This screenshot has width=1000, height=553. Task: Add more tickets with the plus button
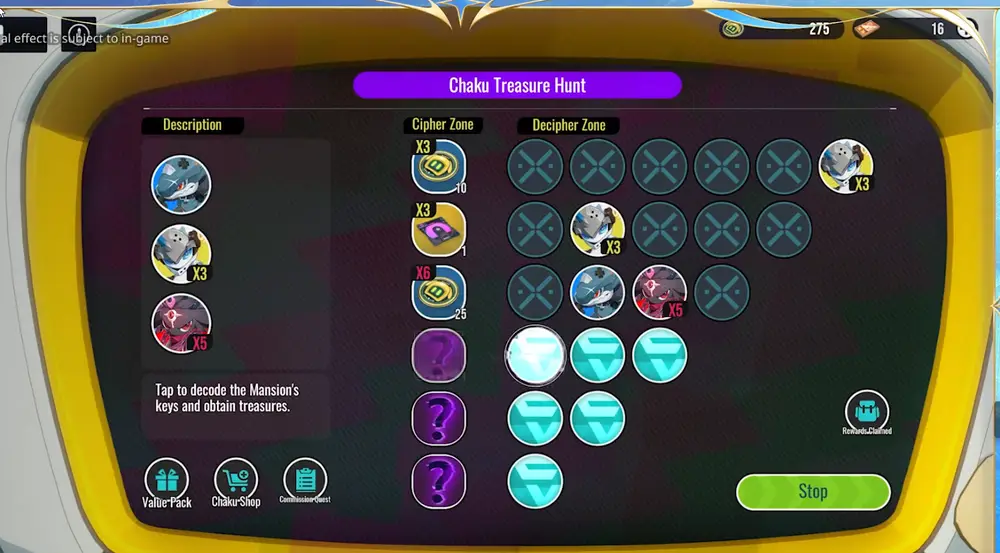point(965,29)
